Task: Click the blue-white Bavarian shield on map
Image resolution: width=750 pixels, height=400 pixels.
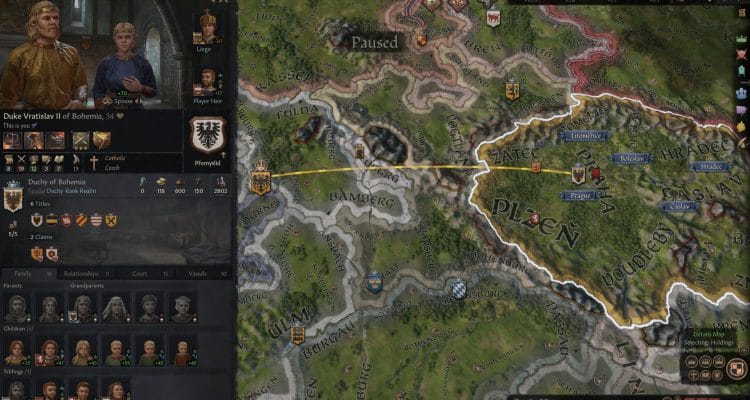Action: click(458, 289)
